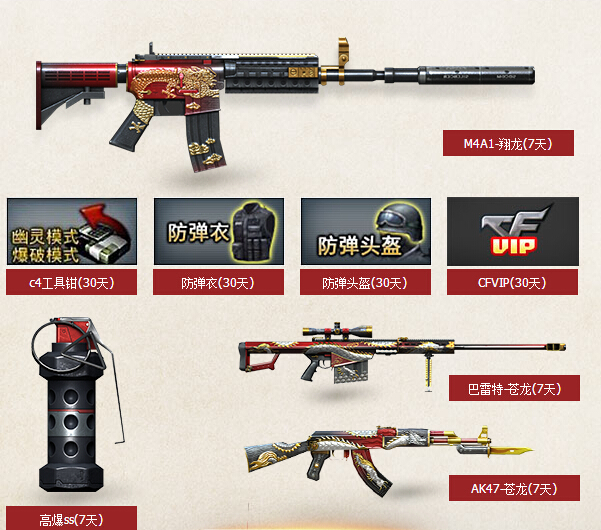The height and width of the screenshot is (530, 601).
Task: Open the CF VIP icon
Action: coord(512,232)
